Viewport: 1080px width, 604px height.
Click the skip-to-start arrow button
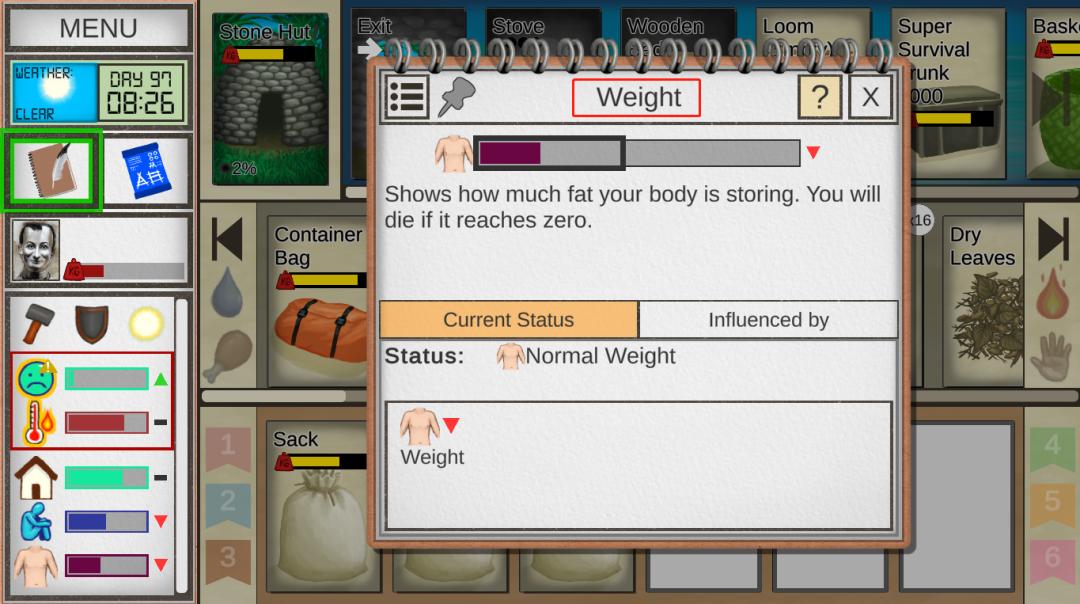pyautogui.click(x=227, y=239)
